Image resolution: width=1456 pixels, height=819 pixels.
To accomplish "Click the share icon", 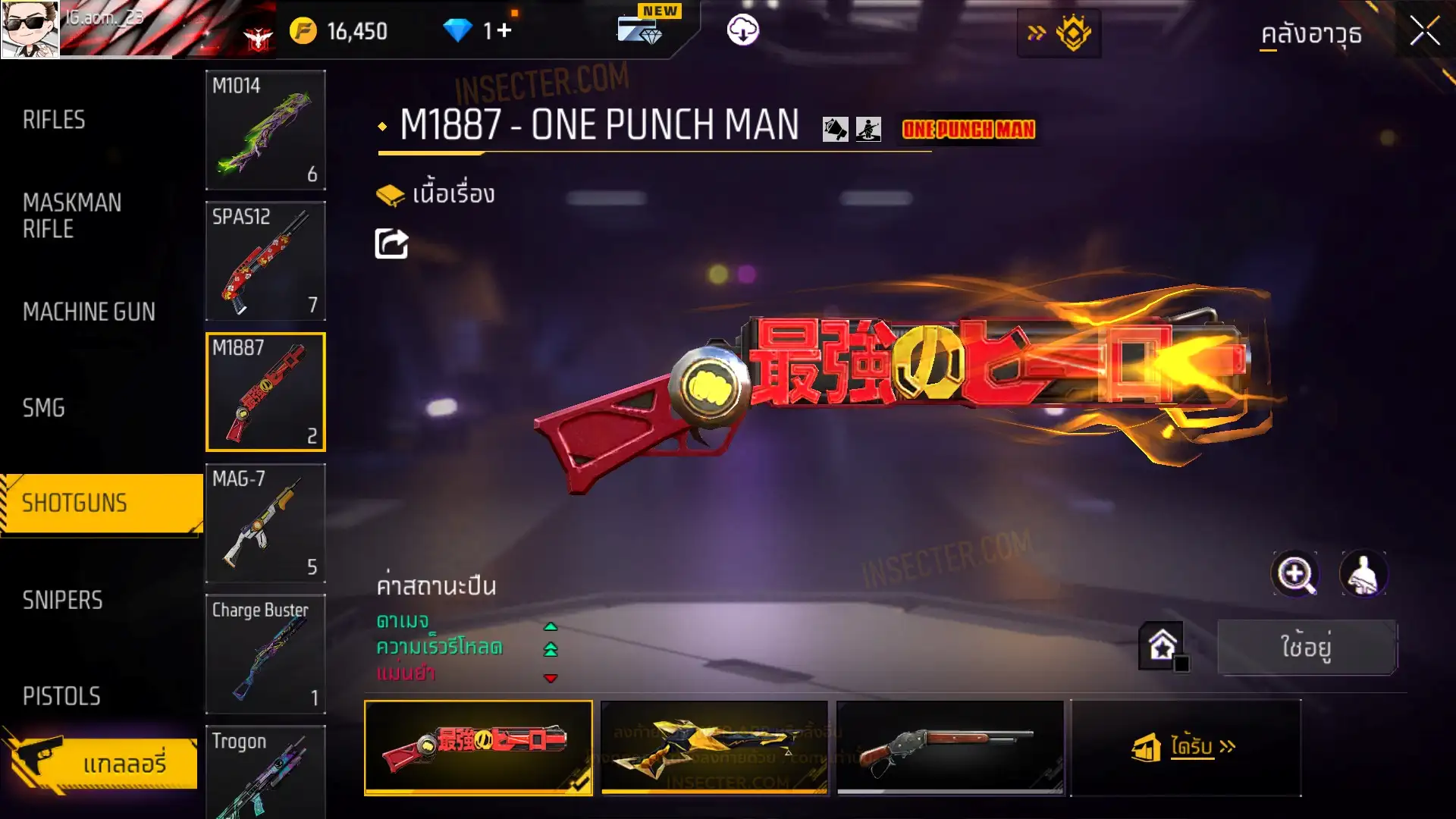I will pos(391,244).
